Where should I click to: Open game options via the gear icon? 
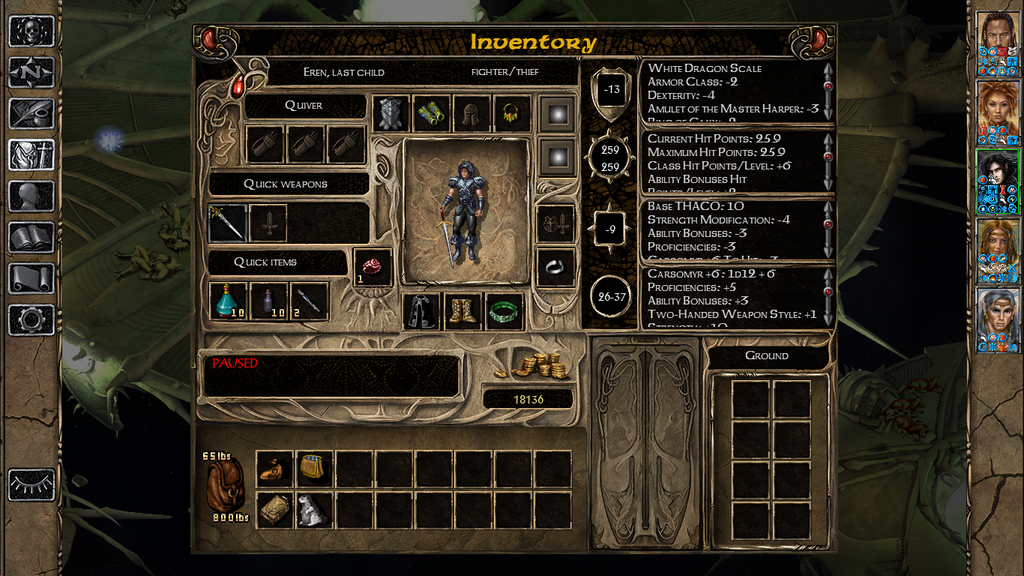click(x=31, y=320)
